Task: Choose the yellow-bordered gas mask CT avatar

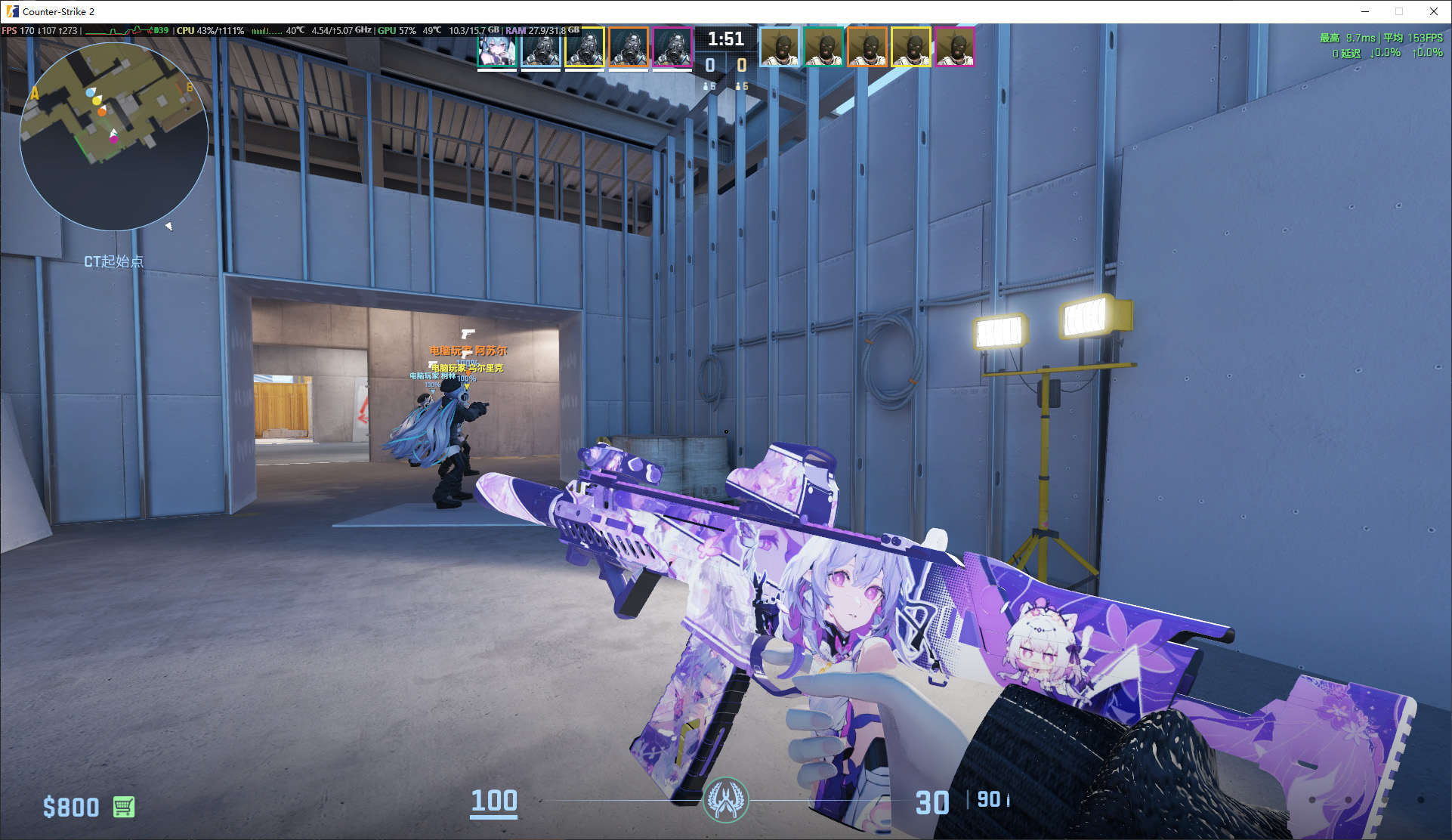Action: click(585, 48)
